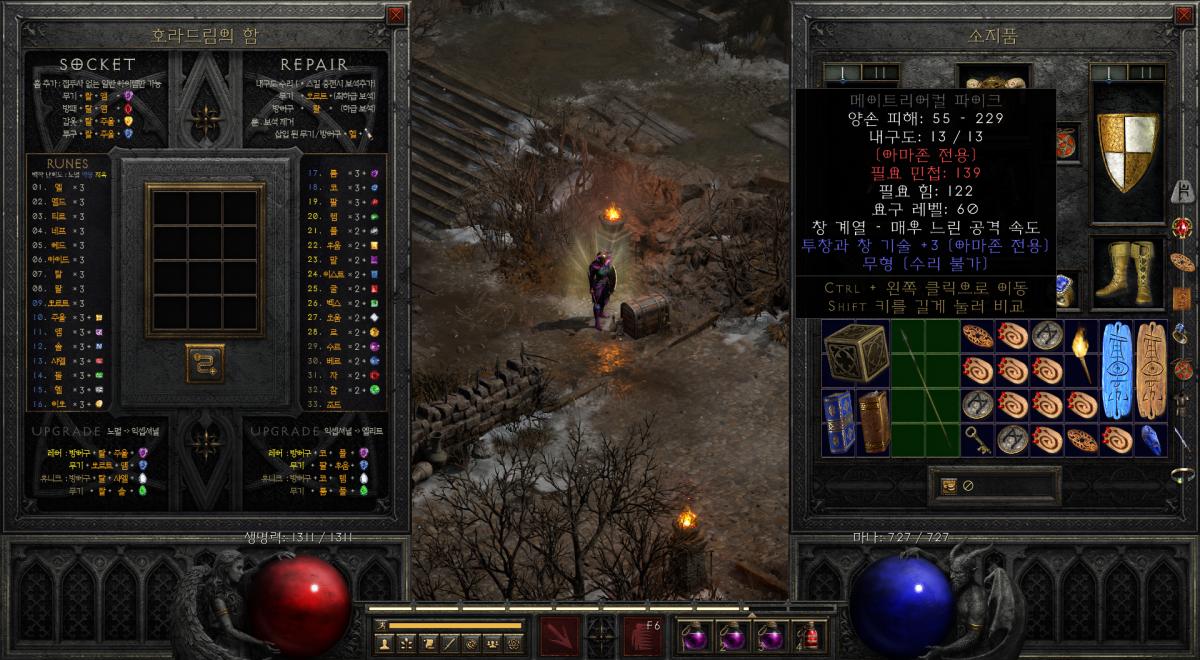Select the tall blue rune-covered charm
This screenshot has height=660, width=1200.
1116,370
